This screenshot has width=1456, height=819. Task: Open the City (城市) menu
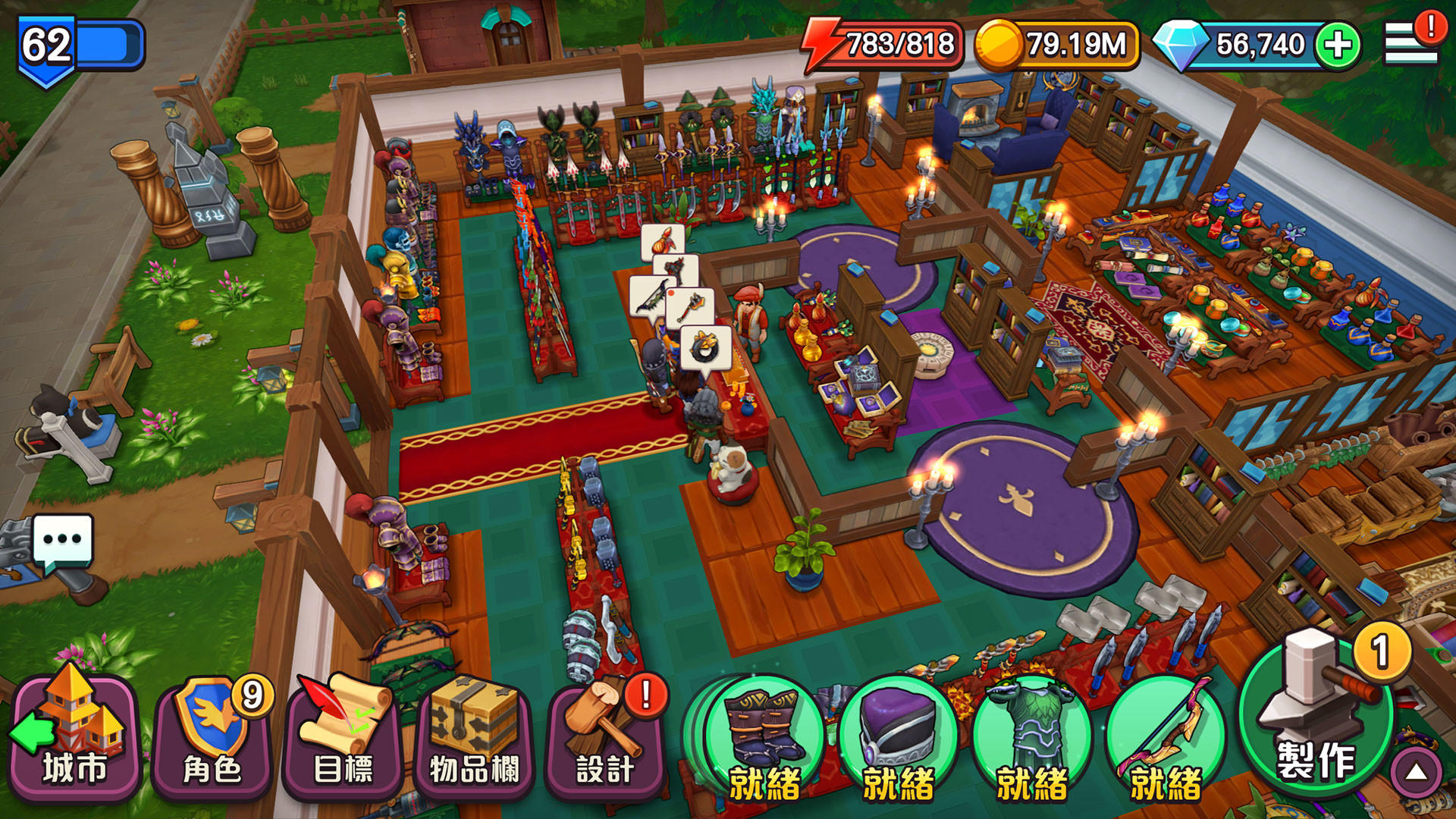click(74, 736)
